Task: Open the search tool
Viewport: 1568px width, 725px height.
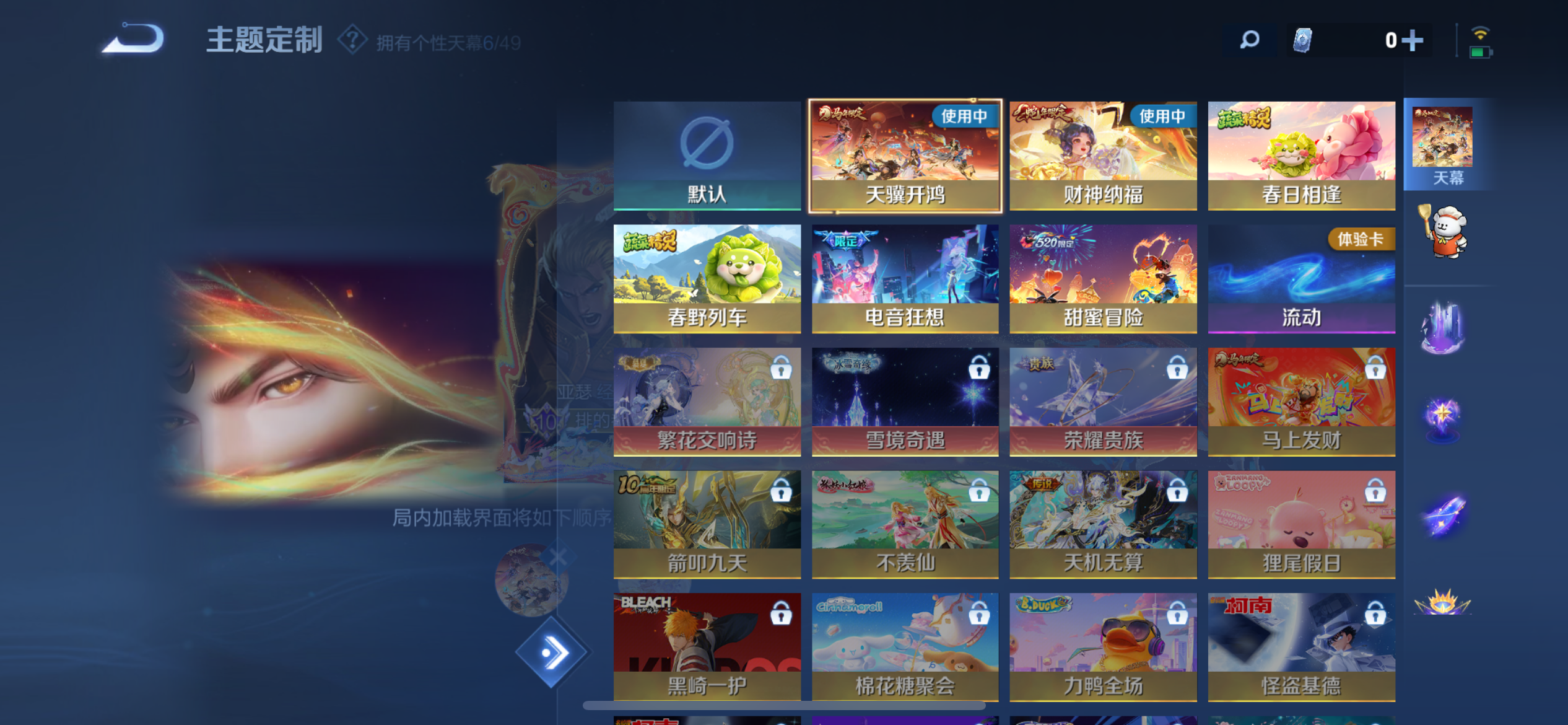Action: pos(1249,39)
